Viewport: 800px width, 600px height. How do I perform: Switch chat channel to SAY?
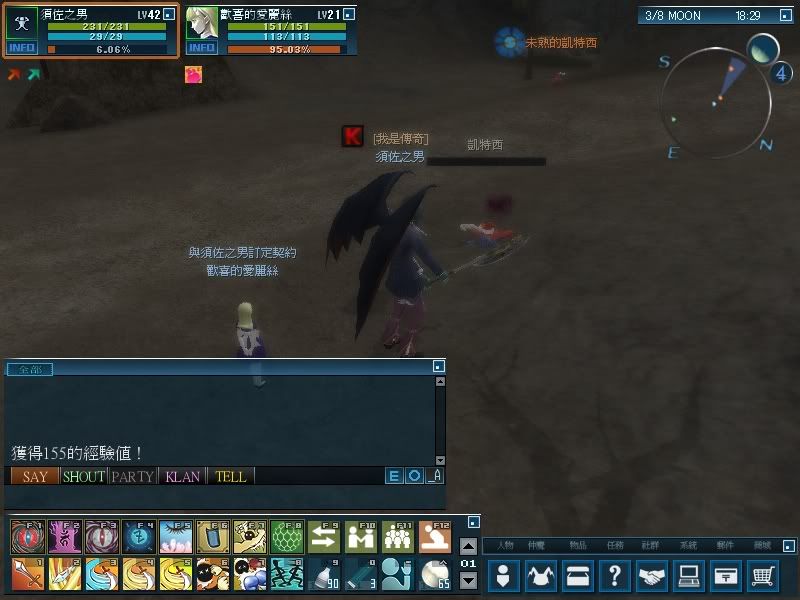point(35,477)
